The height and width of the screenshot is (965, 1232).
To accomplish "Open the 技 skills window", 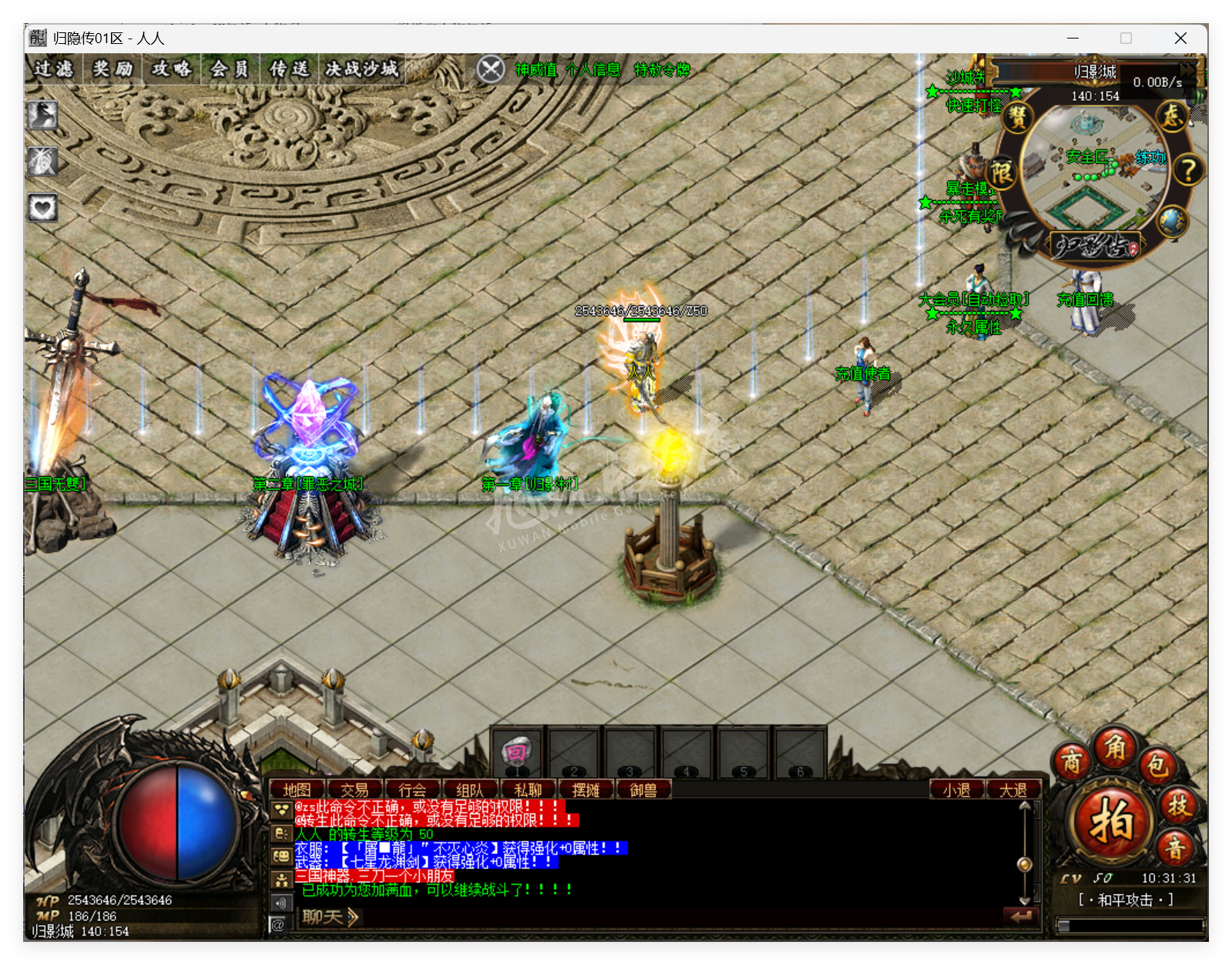I will 1180,806.
